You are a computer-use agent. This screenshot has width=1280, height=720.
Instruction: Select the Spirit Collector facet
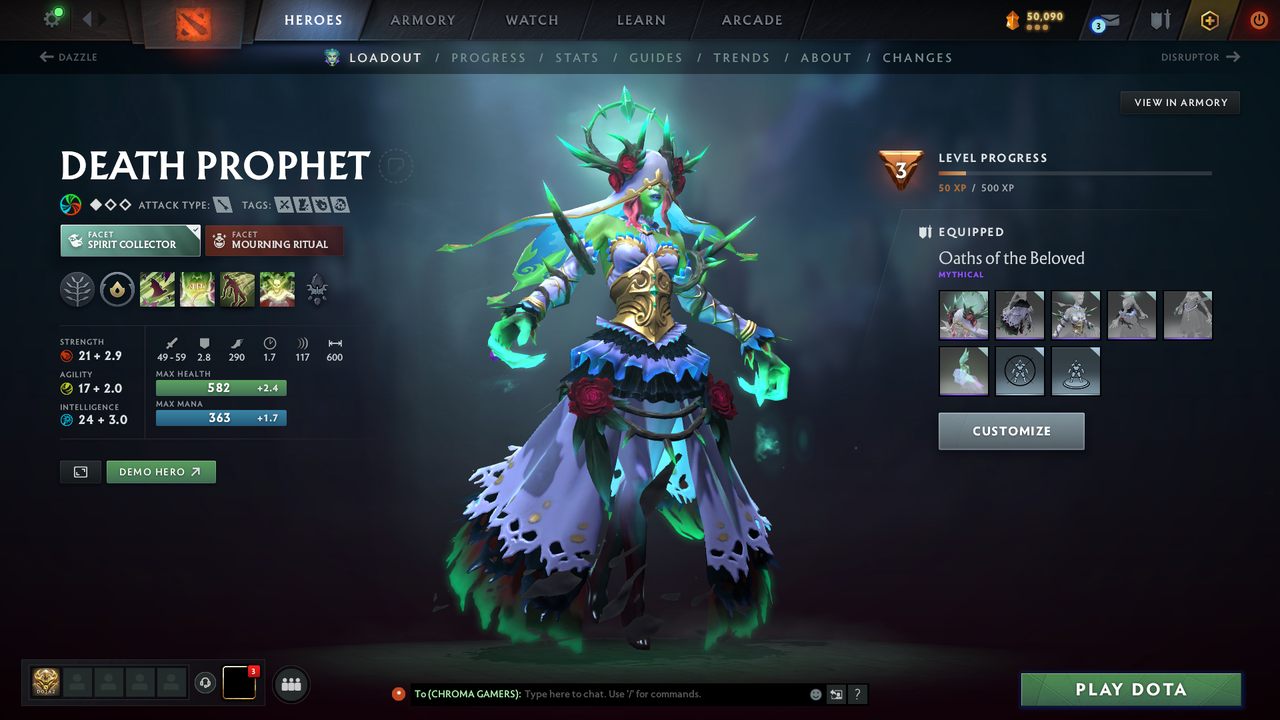pyautogui.click(x=129, y=240)
